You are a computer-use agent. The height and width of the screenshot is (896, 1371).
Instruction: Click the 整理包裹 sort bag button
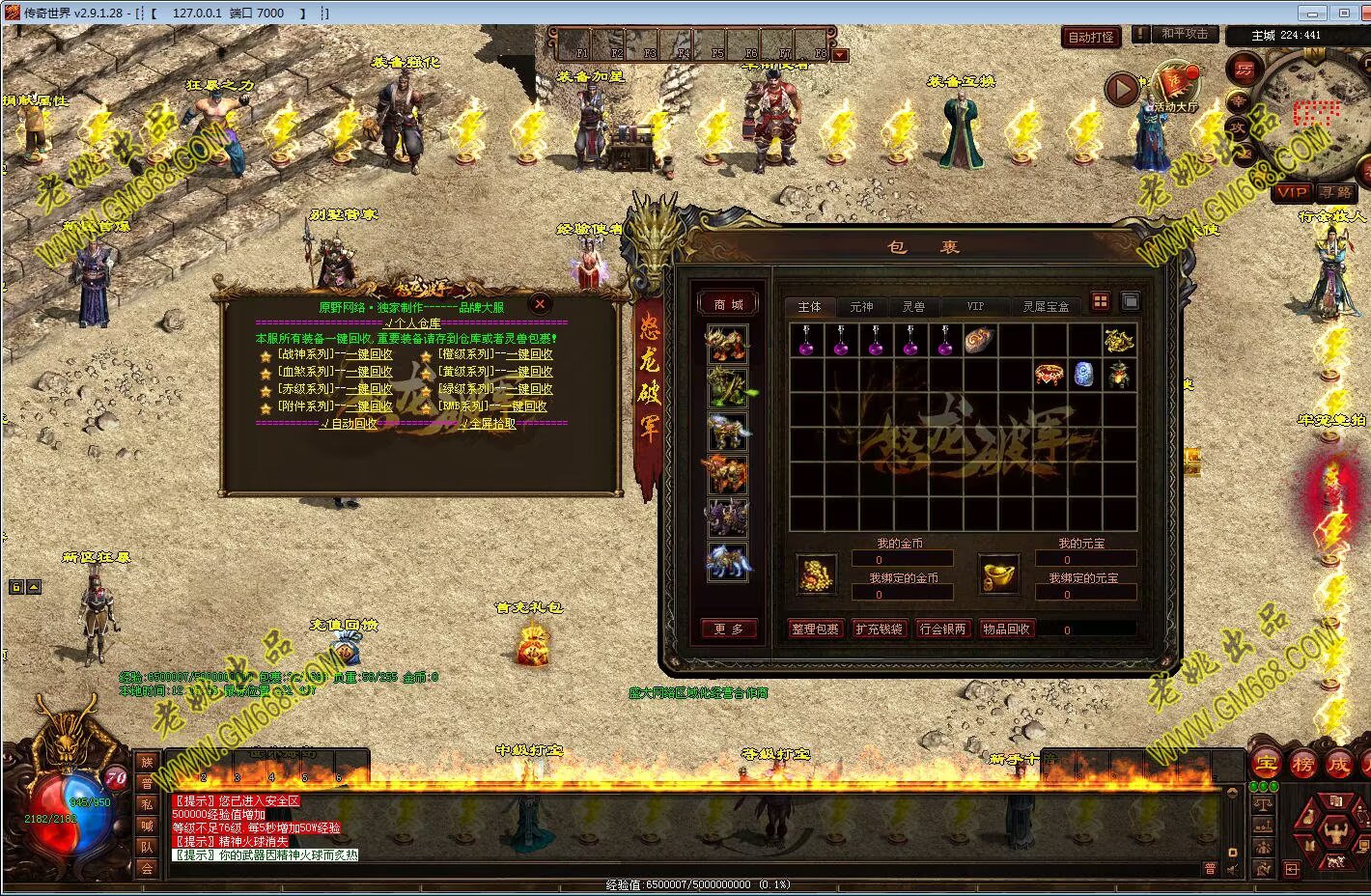[815, 629]
